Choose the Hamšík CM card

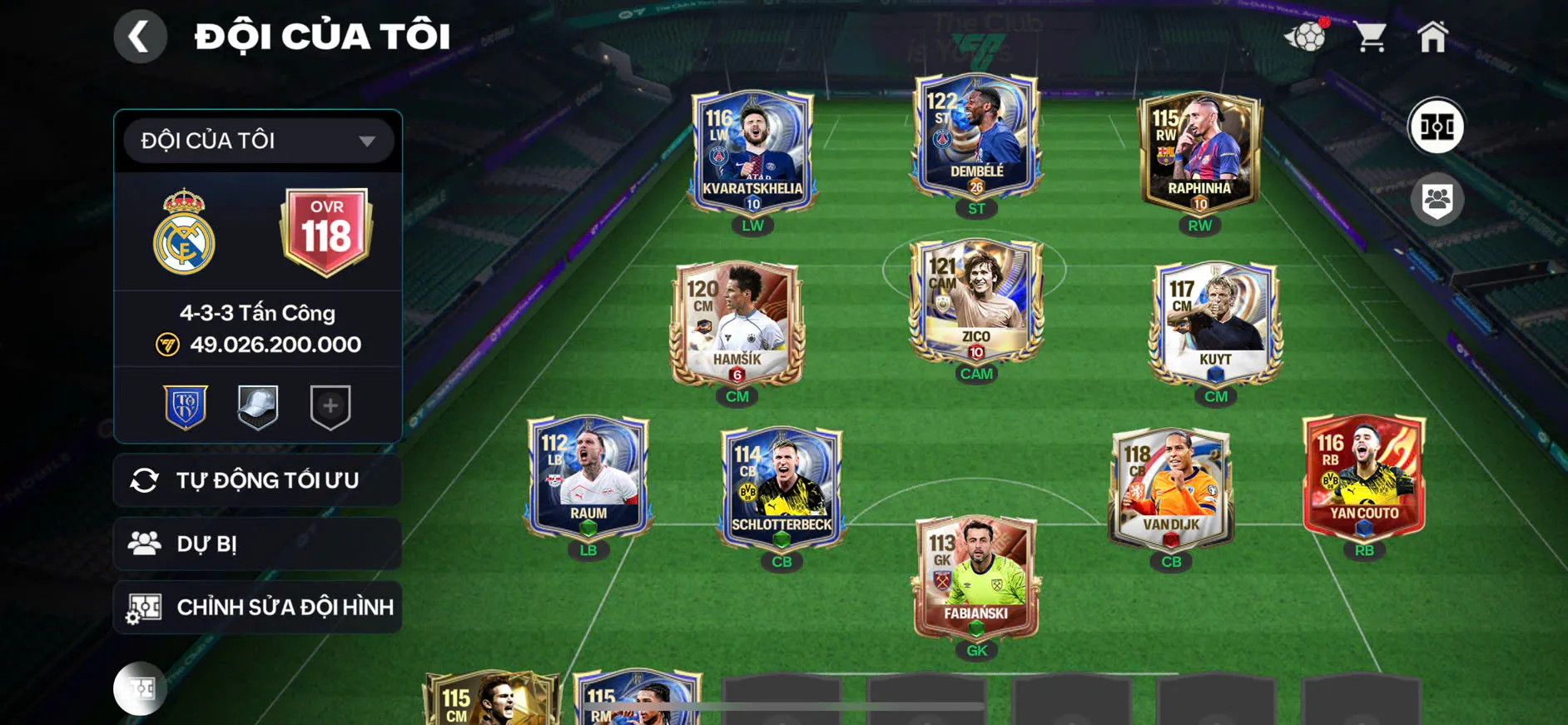pyautogui.click(x=737, y=323)
